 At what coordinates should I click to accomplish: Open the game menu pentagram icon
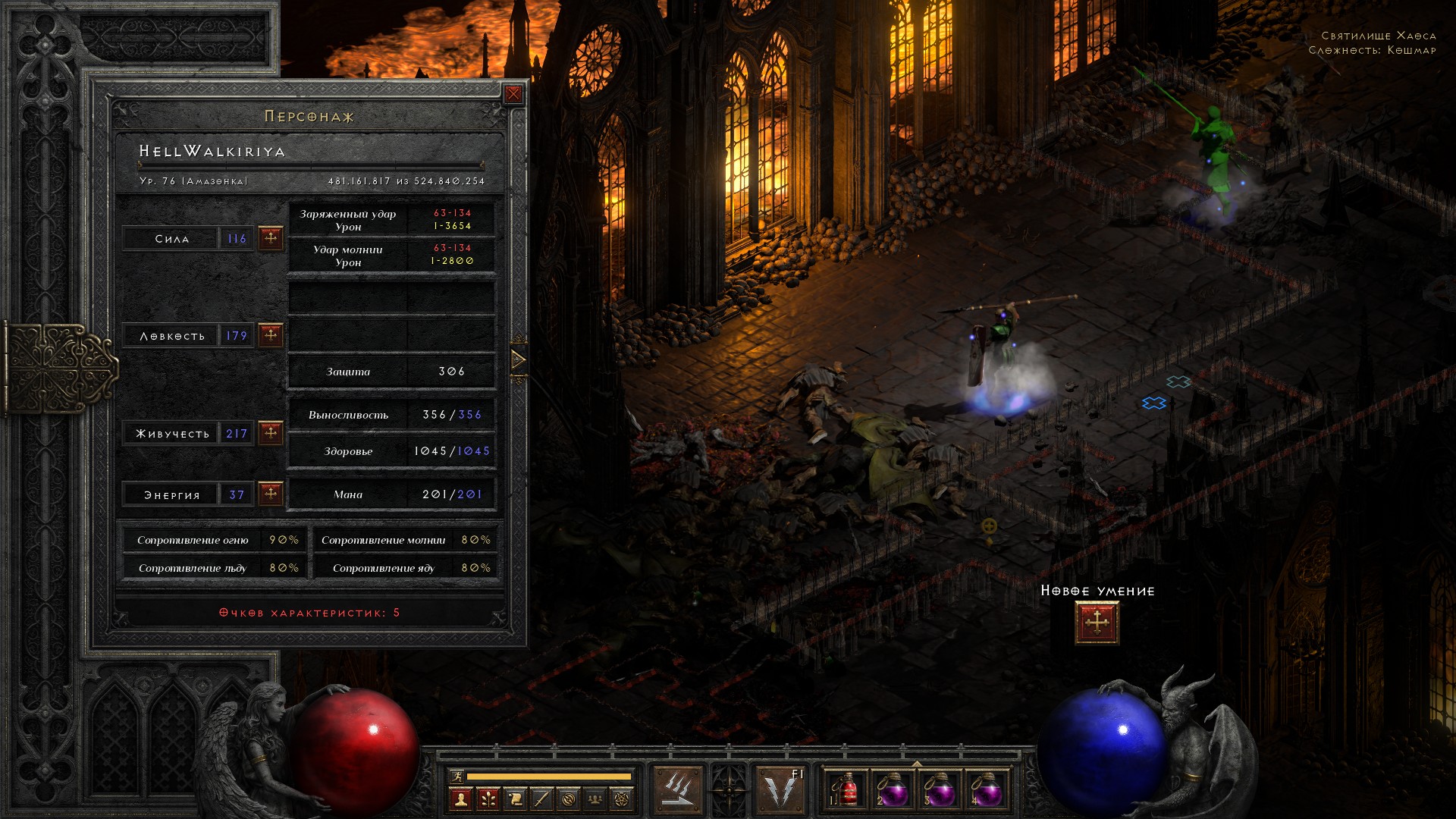(x=622, y=799)
